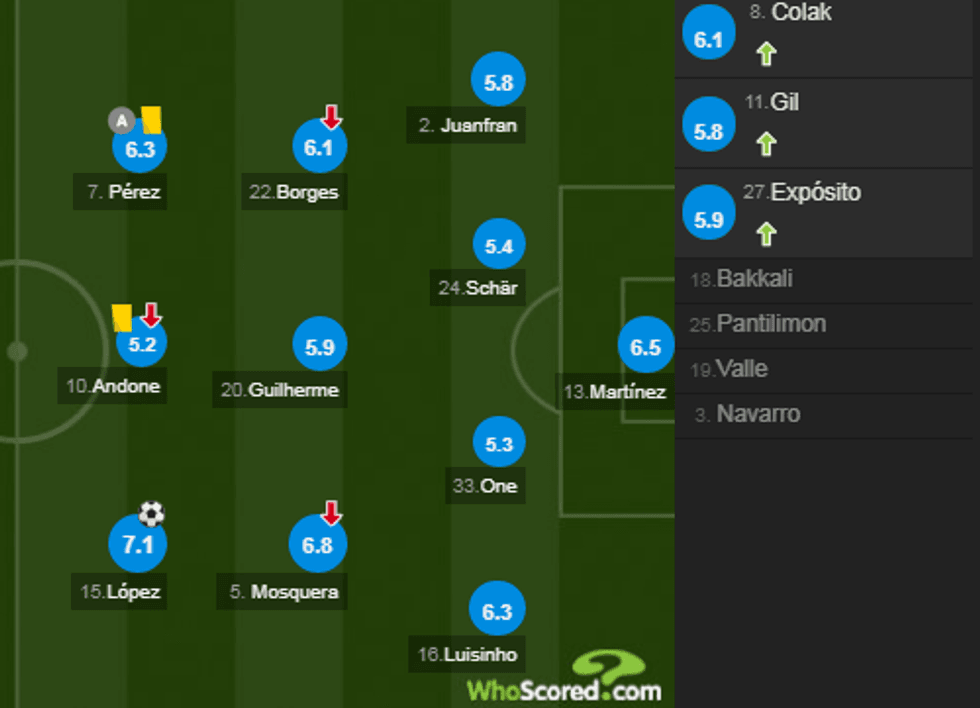
Task: Click Guilherme's 5.9 rating bubble
Action: (x=319, y=347)
